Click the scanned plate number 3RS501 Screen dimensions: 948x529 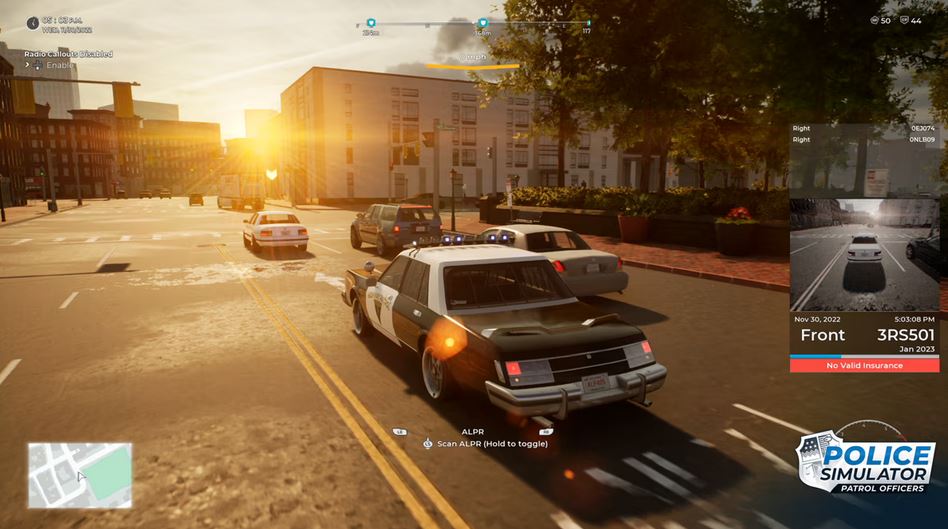point(905,335)
